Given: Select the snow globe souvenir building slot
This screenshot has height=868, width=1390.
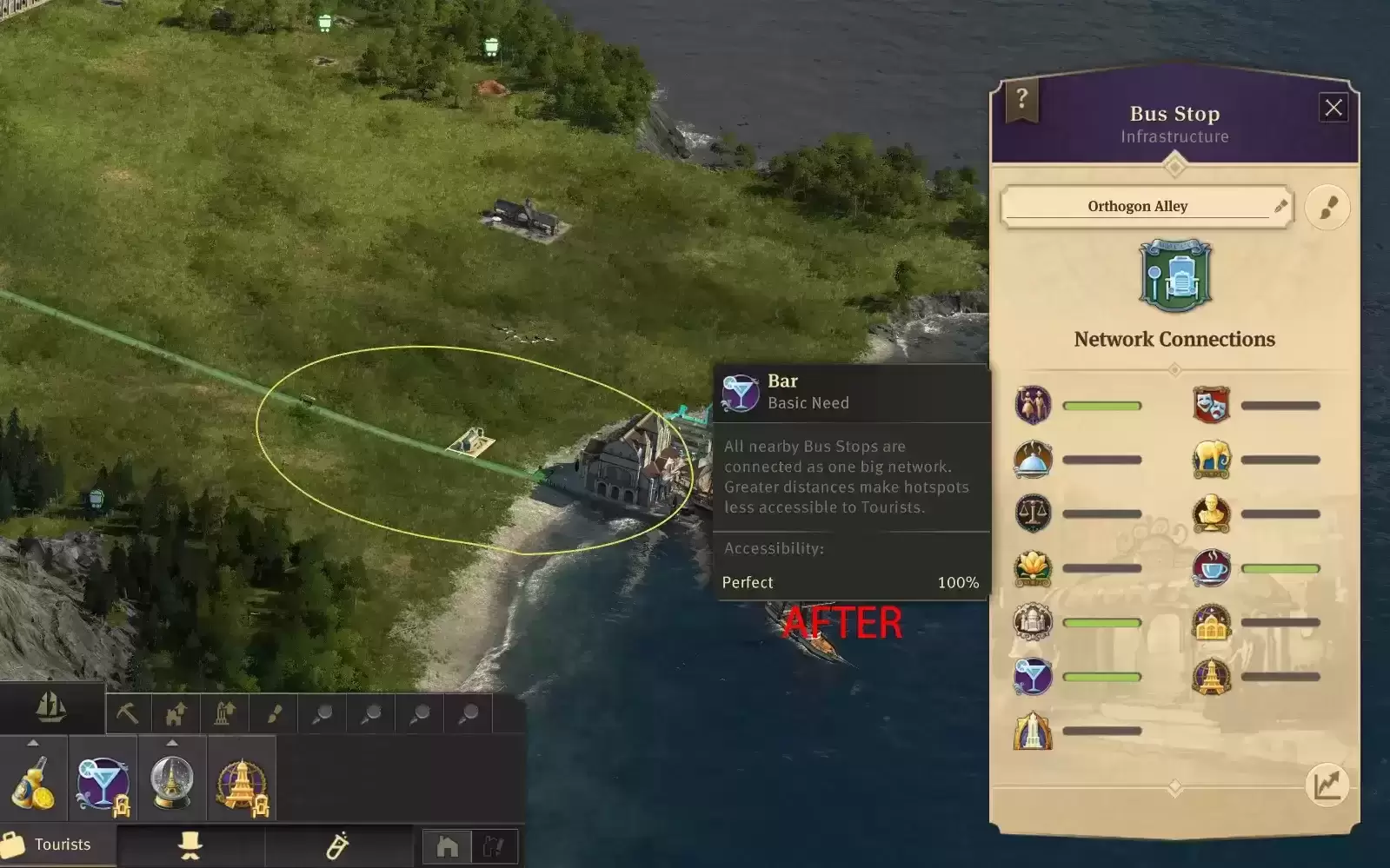Looking at the screenshot, I should pos(172,779).
